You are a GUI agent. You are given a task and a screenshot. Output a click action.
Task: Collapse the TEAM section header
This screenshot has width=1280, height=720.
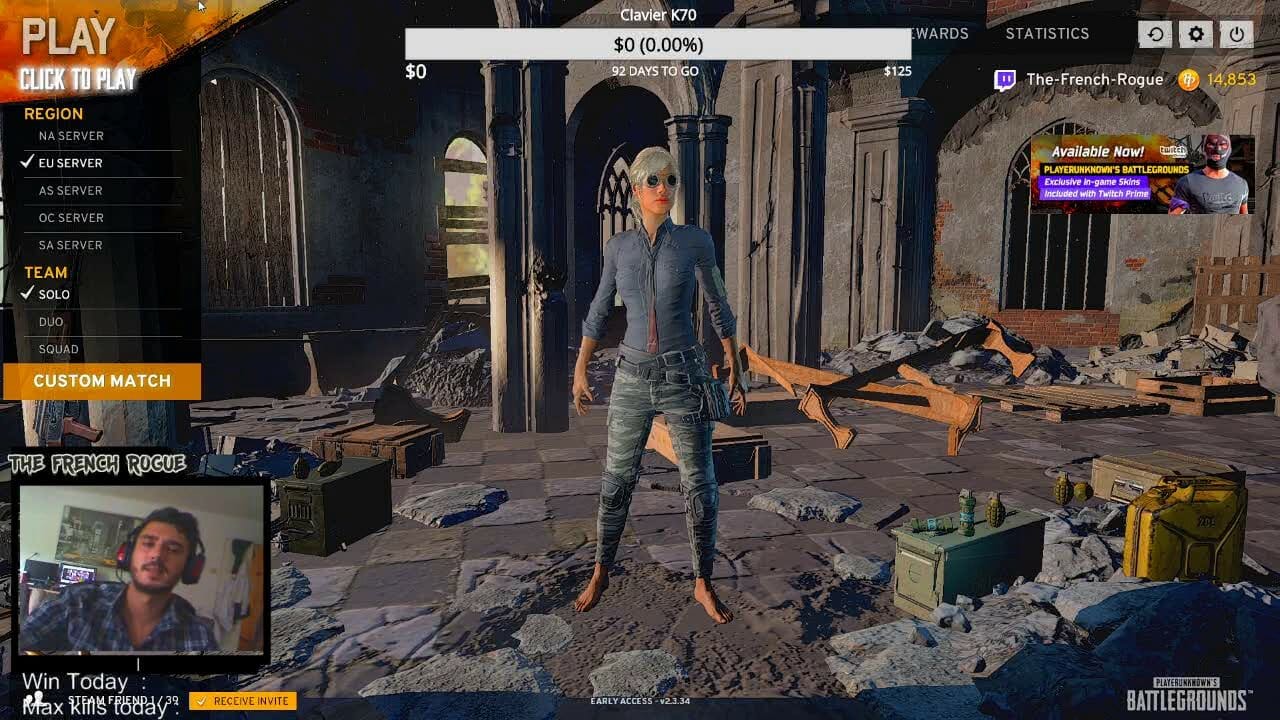(x=45, y=272)
